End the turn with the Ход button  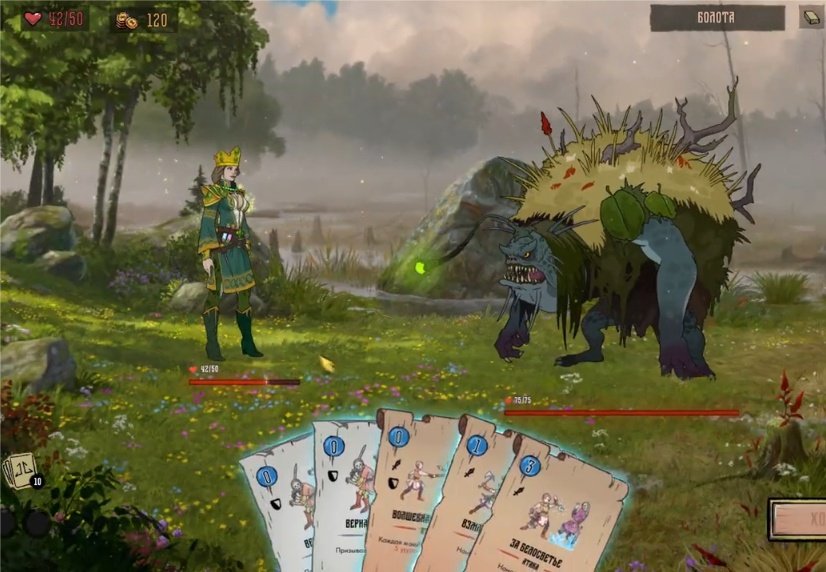point(798,520)
